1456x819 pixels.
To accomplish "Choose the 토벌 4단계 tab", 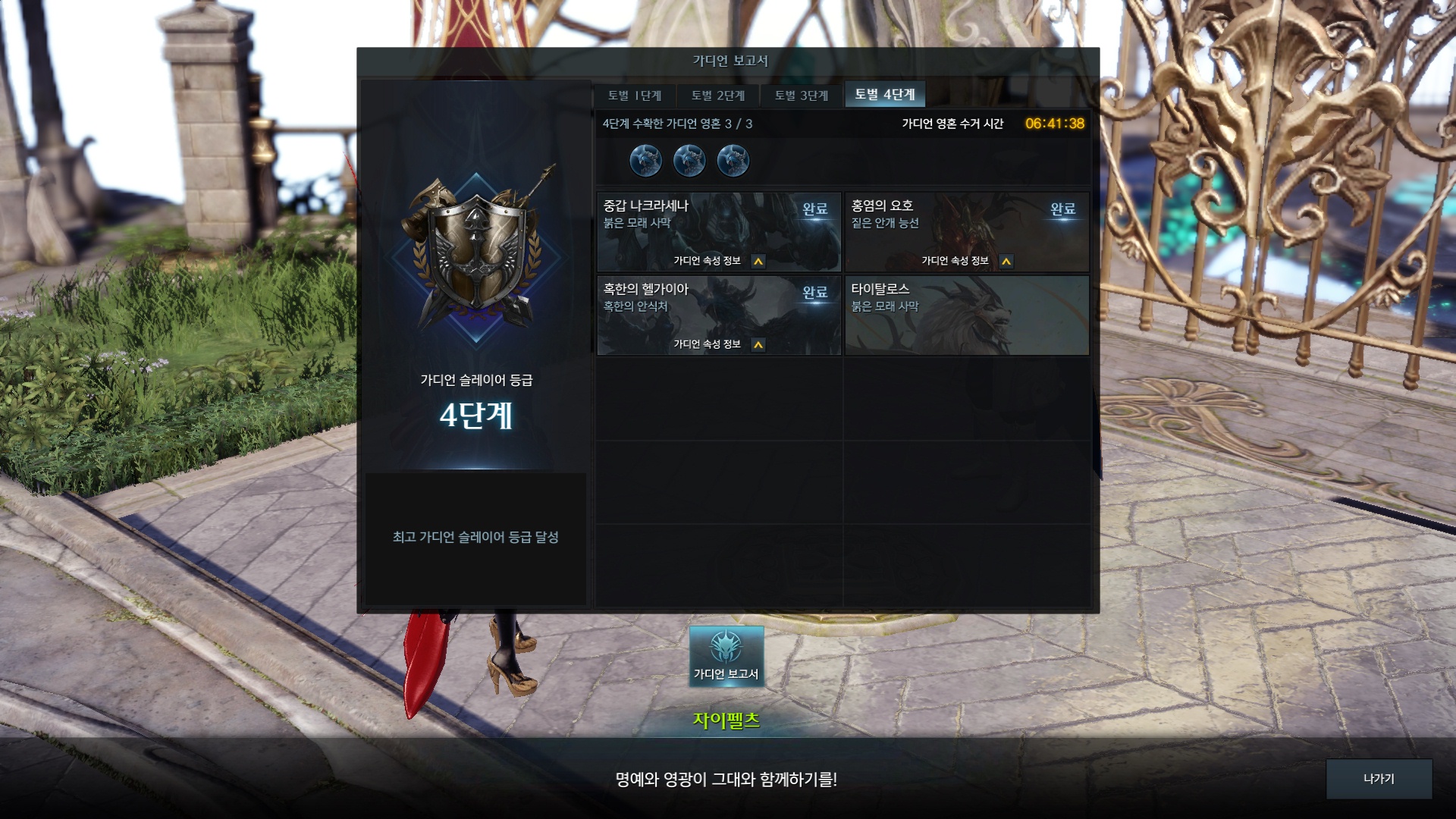I will click(x=885, y=95).
